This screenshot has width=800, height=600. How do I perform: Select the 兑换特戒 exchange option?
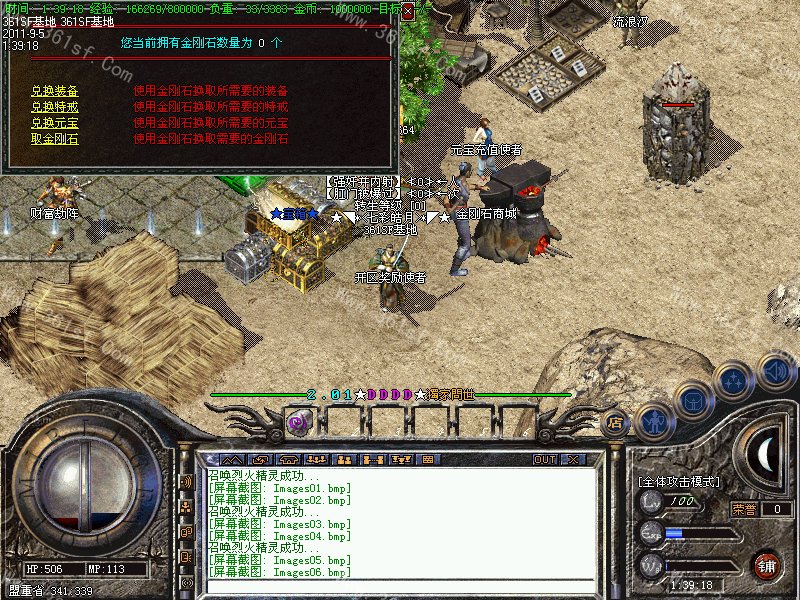tap(54, 106)
